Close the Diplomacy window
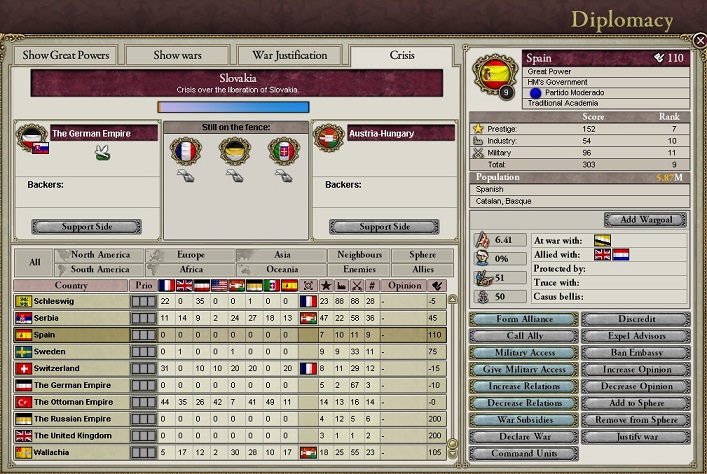This screenshot has width=707, height=474. click(x=699, y=40)
